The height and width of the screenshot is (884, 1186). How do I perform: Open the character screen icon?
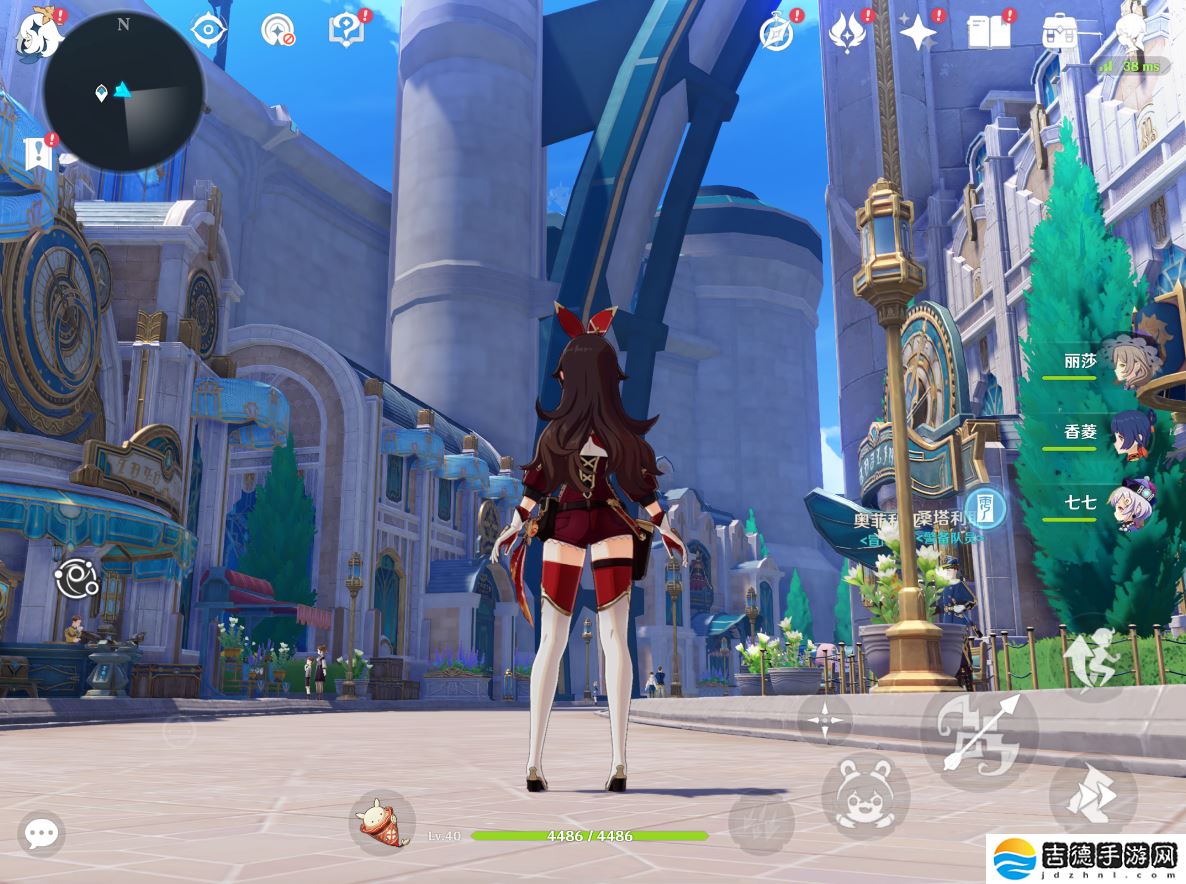(x=1131, y=28)
